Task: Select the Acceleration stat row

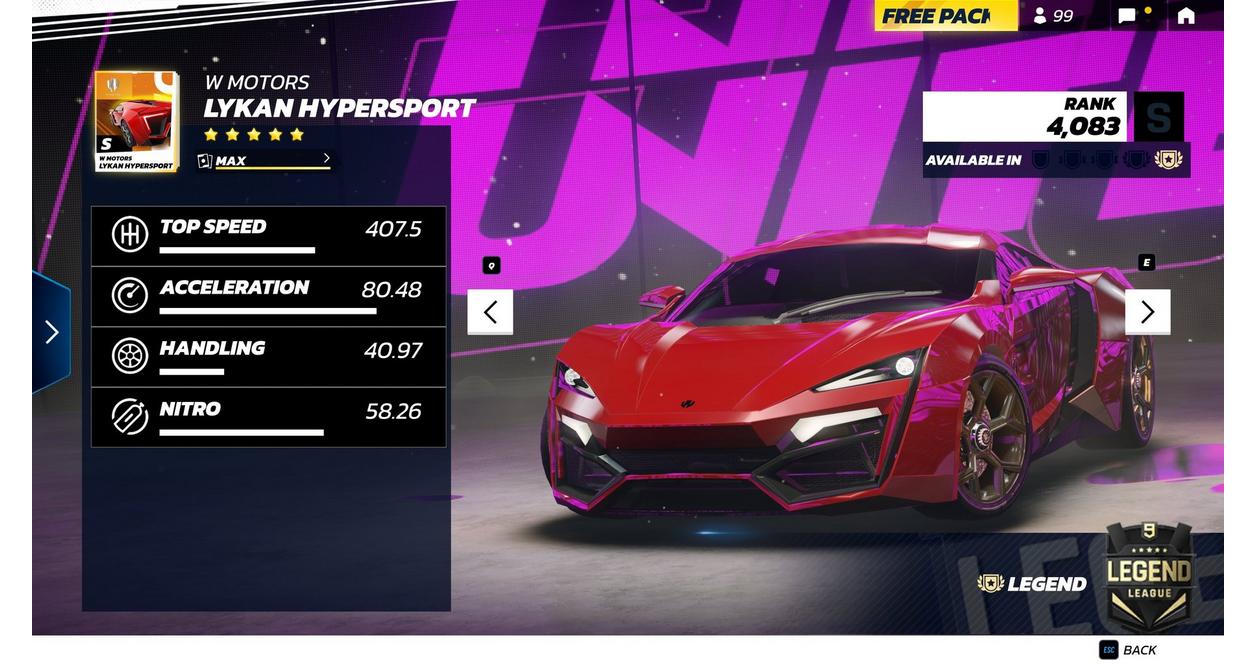Action: (268, 297)
